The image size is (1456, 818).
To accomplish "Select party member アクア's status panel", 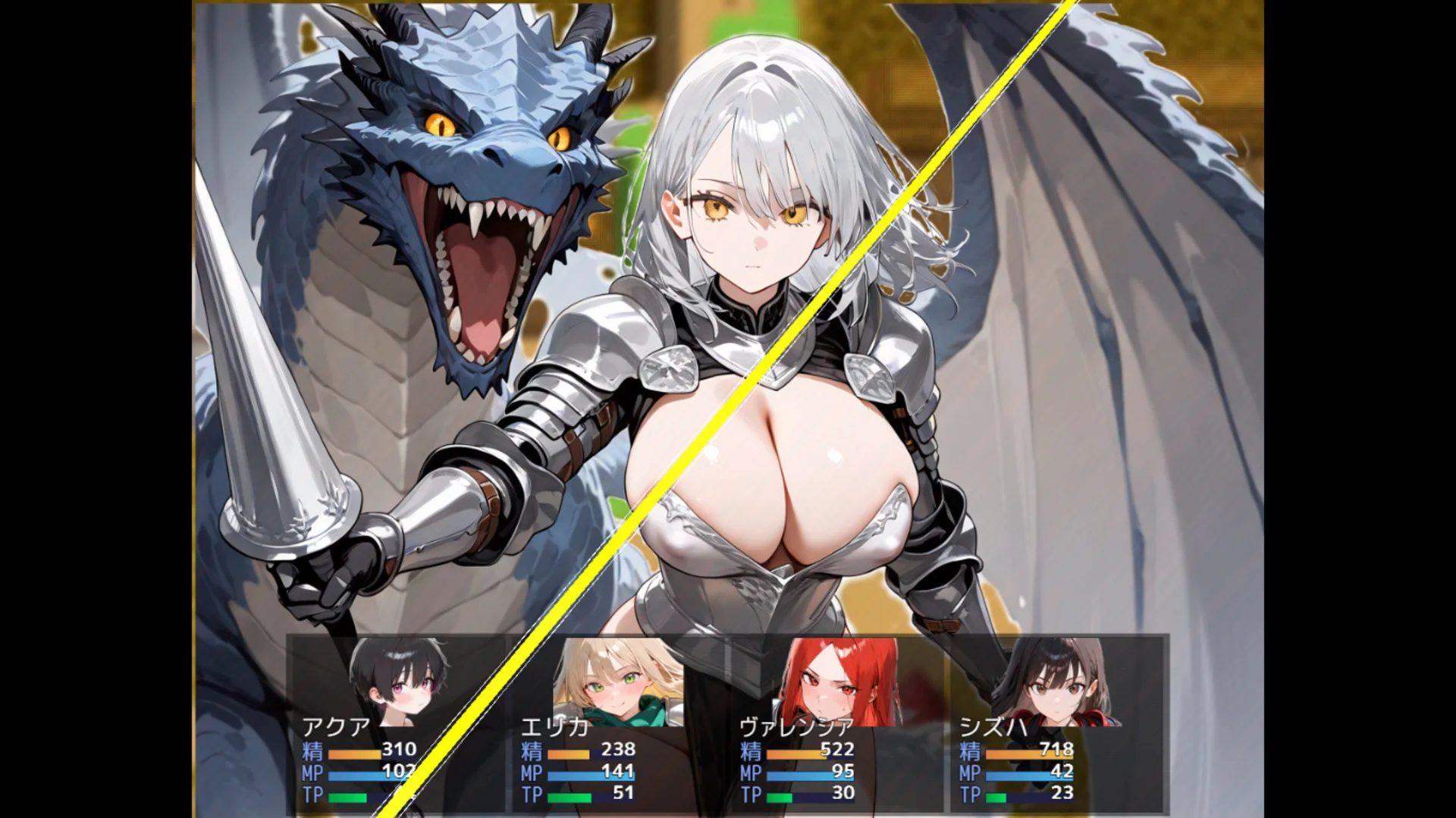I will tap(397, 724).
